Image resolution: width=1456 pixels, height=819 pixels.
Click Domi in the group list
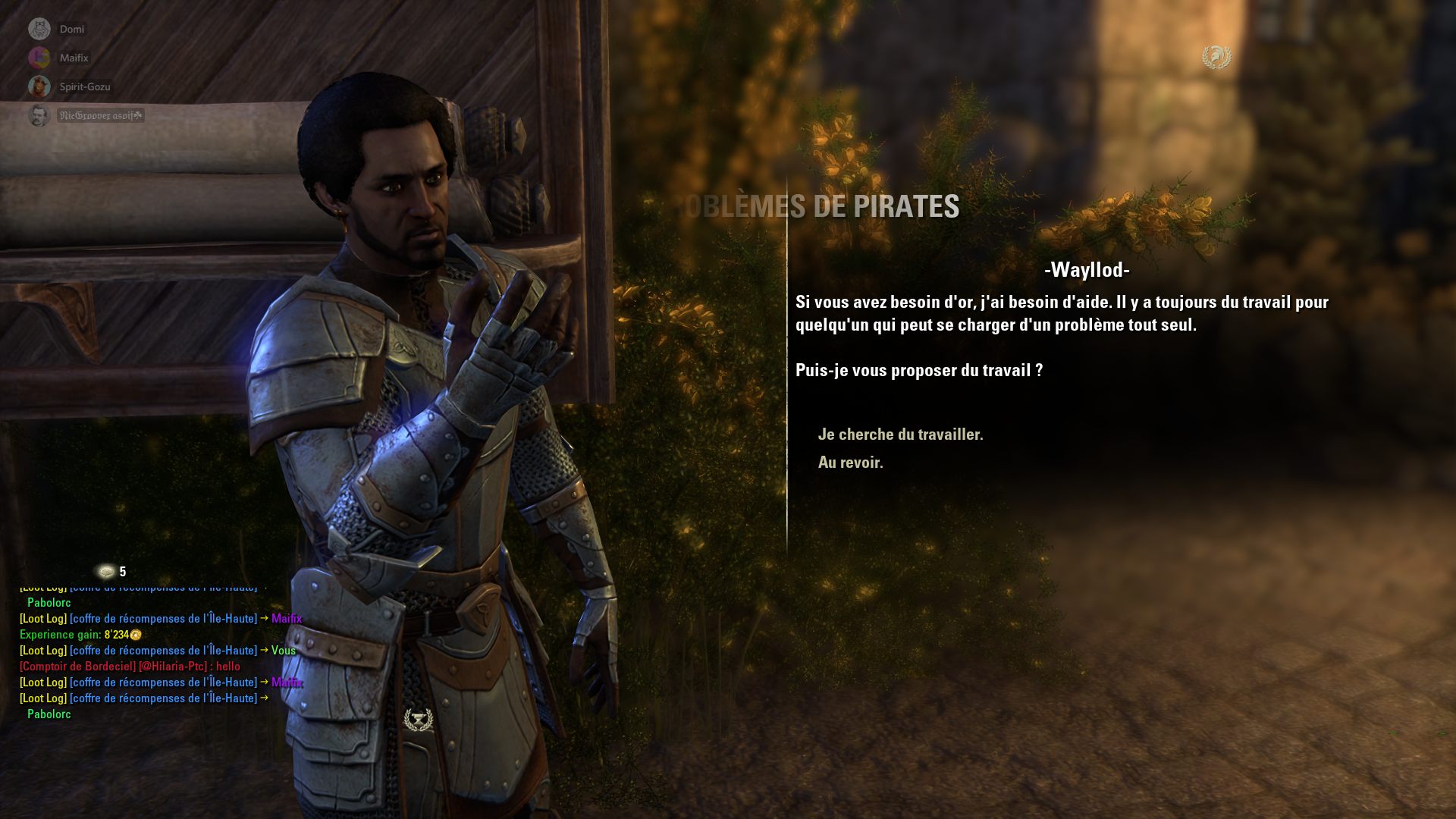point(71,30)
